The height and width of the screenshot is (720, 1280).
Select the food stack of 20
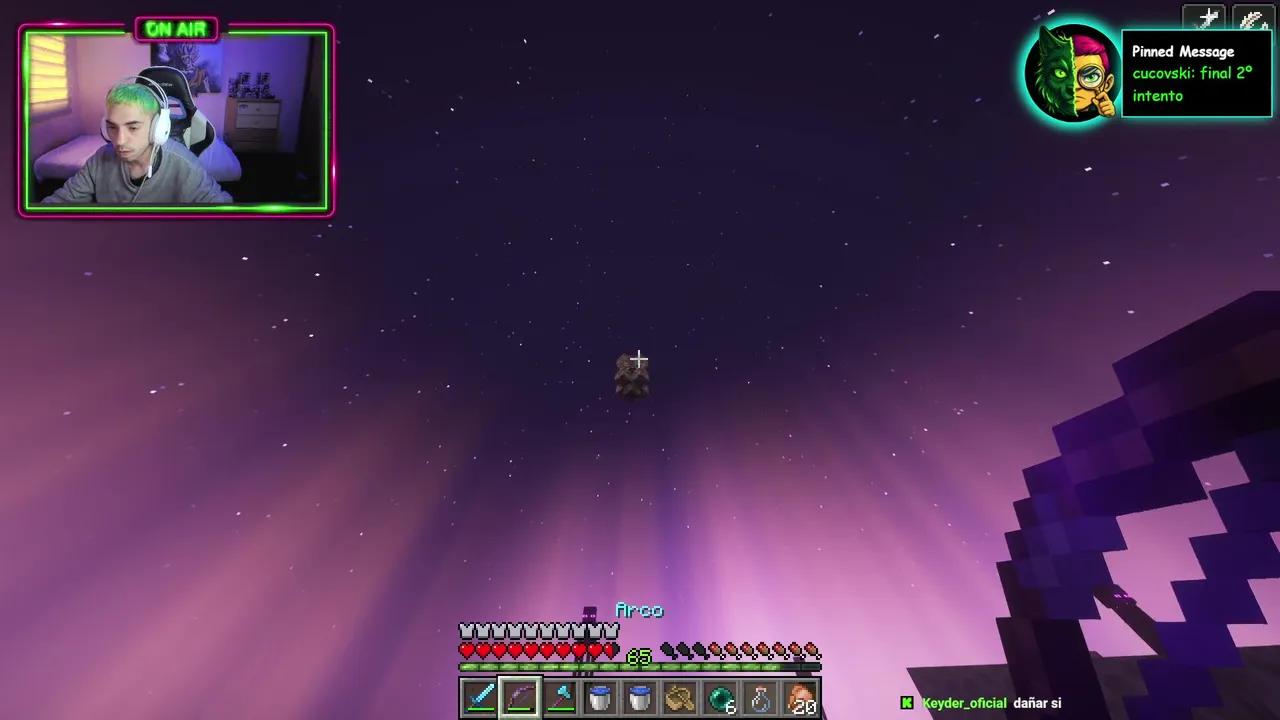pos(801,698)
